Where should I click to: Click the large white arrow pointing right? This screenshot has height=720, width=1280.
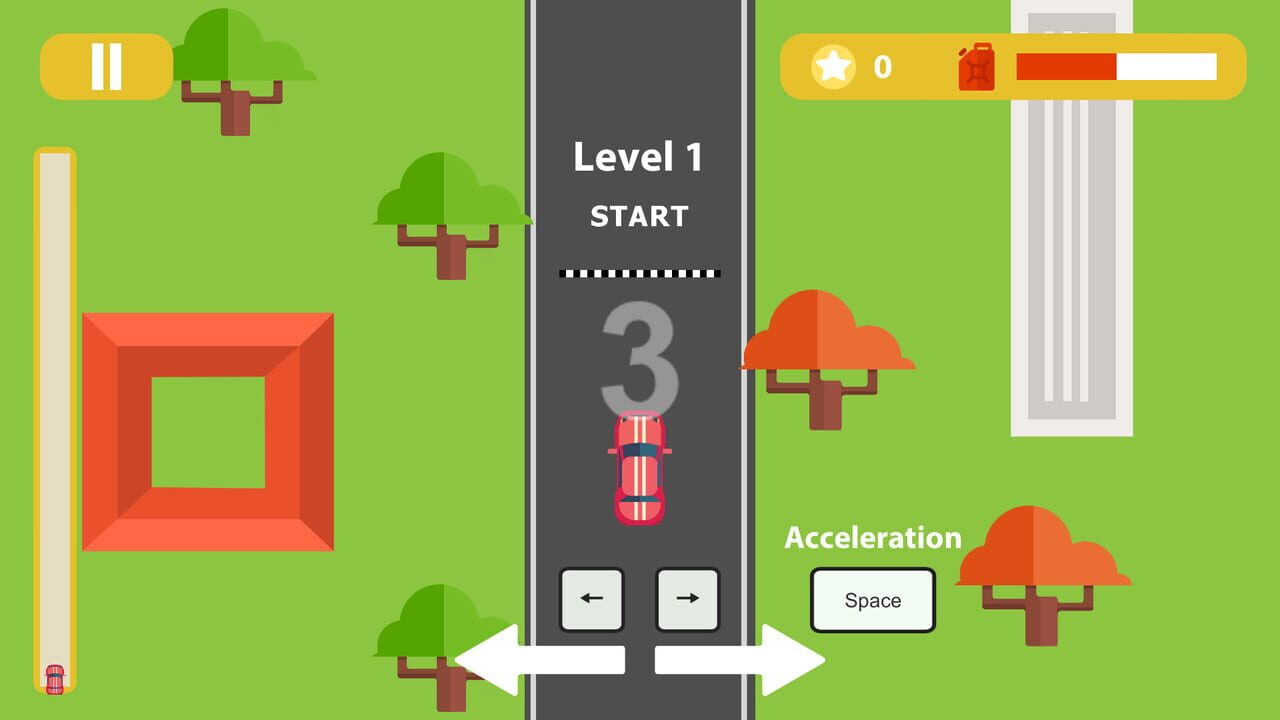tap(740, 659)
